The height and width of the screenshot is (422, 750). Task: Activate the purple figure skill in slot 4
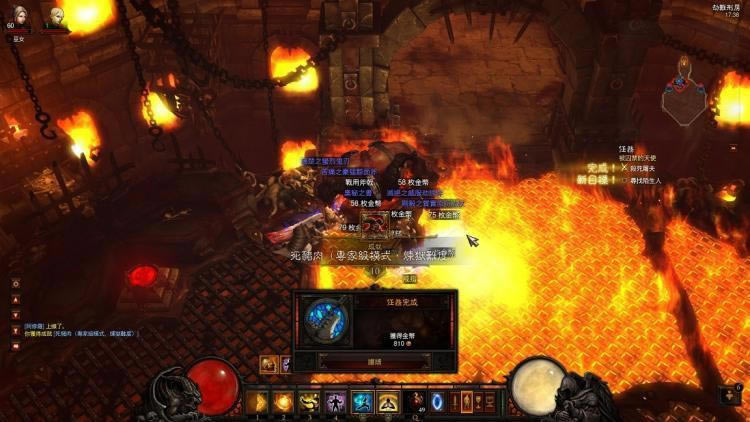point(336,402)
